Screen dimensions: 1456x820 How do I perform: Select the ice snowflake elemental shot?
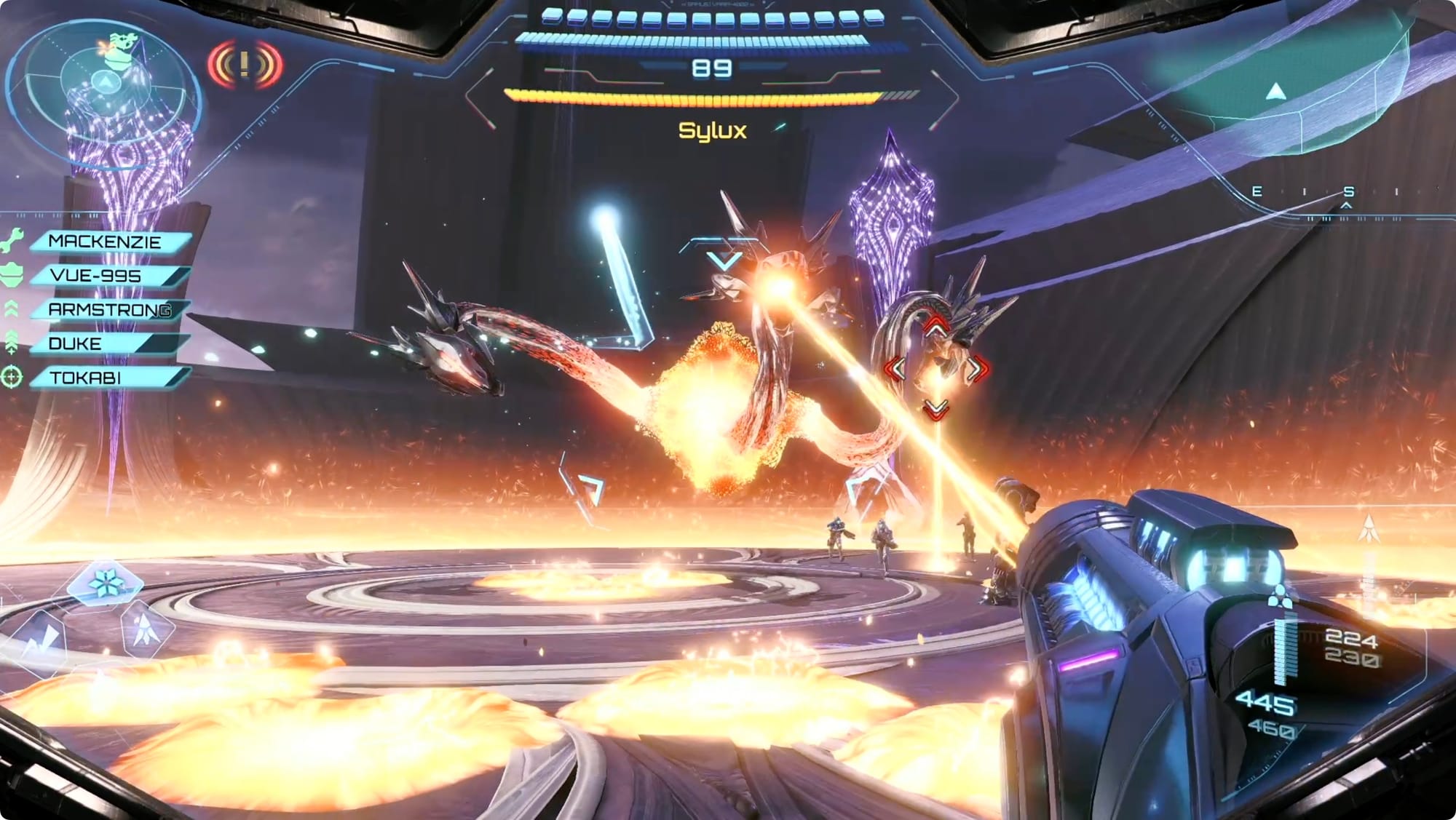point(106,584)
